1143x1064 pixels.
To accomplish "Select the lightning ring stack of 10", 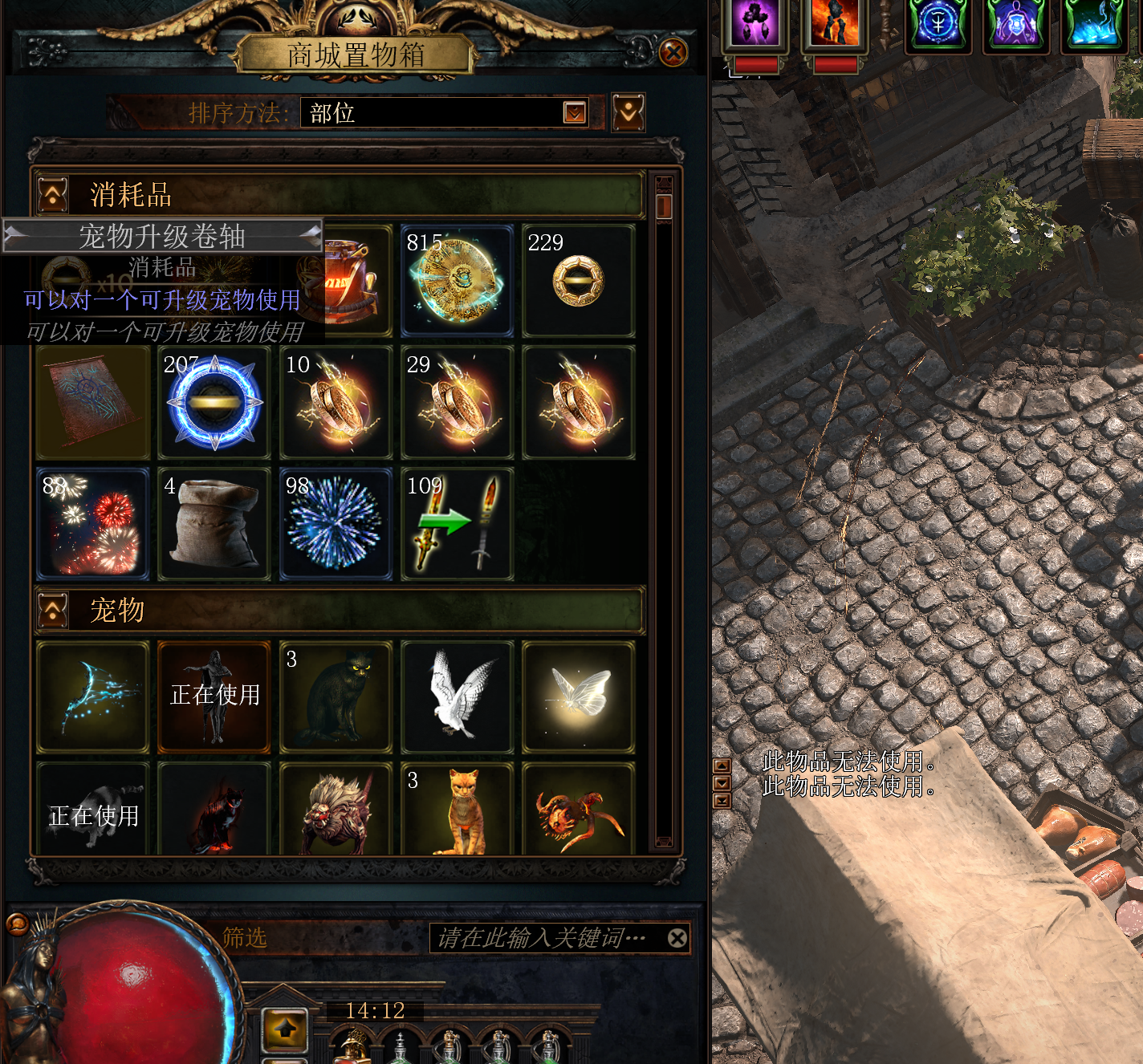I will click(x=336, y=403).
